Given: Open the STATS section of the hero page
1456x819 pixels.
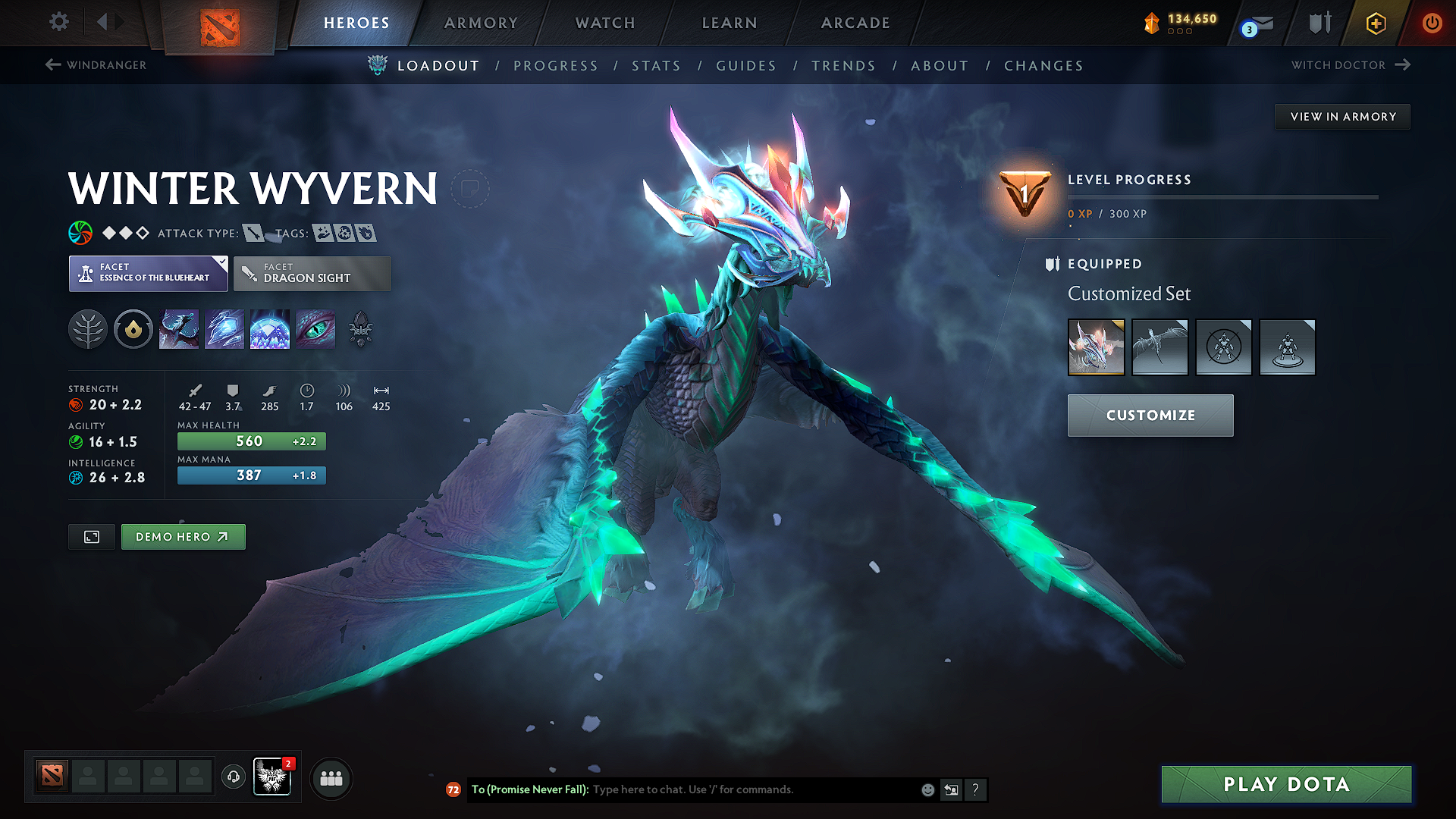Looking at the screenshot, I should pyautogui.click(x=656, y=65).
